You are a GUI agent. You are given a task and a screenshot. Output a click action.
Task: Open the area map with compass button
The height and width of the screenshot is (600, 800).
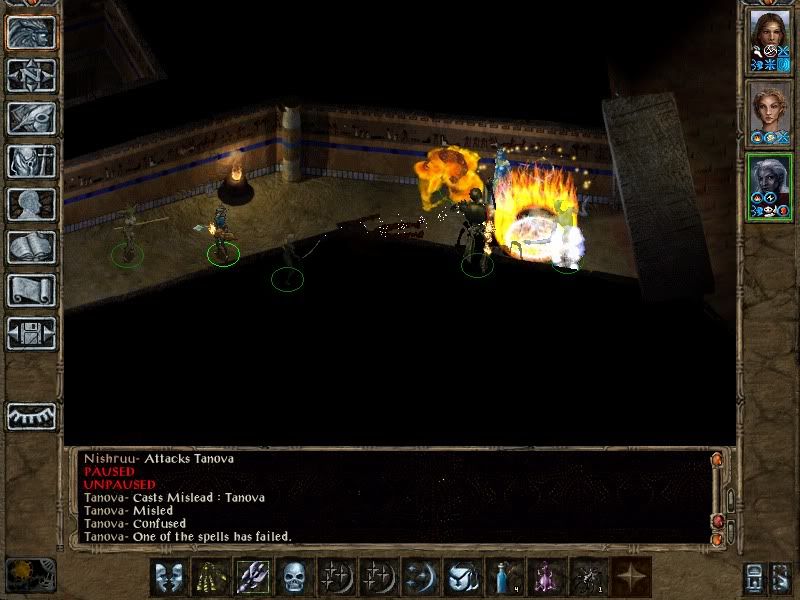click(x=31, y=75)
